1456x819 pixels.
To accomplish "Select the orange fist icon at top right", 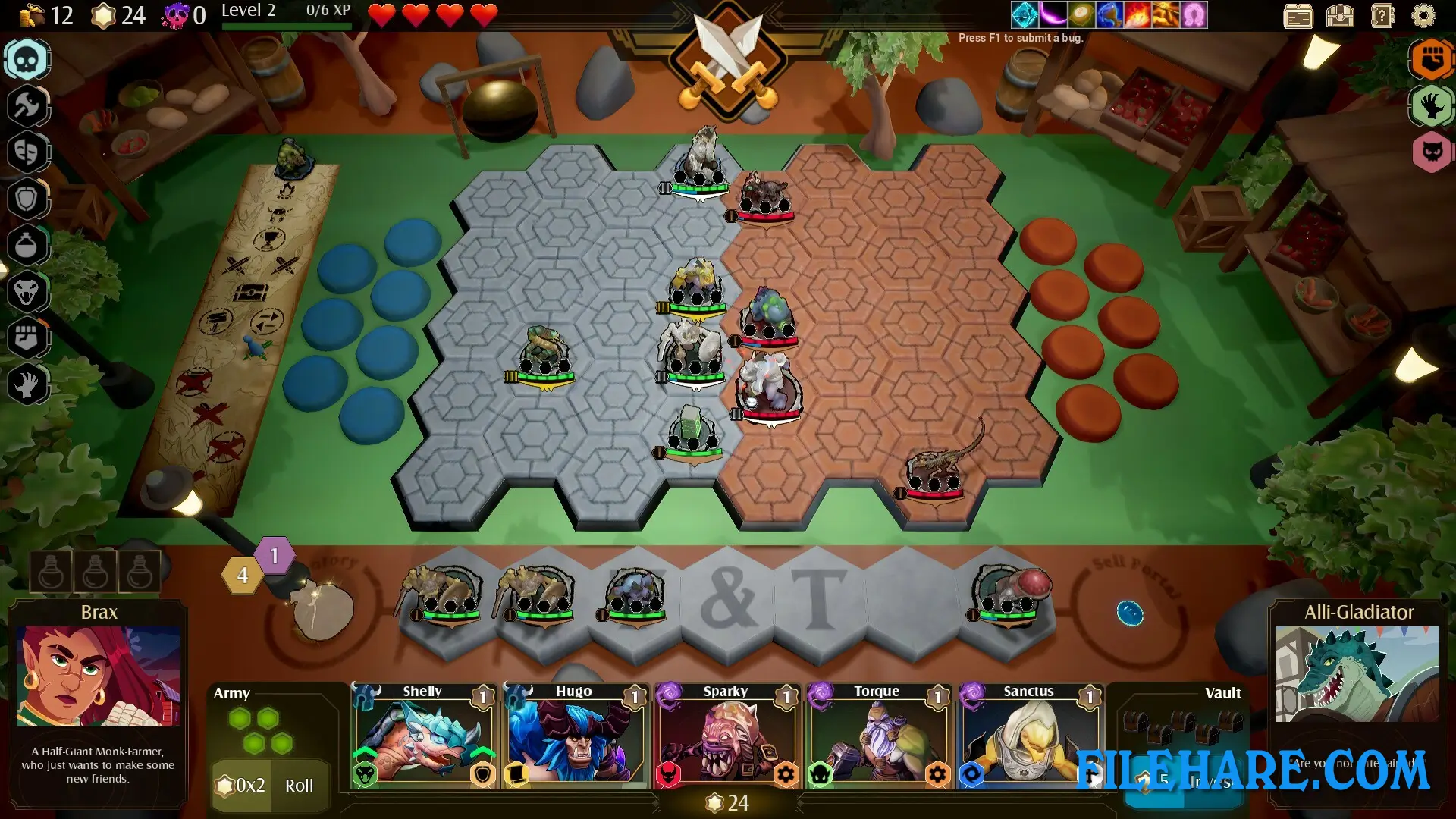I will pos(1430,59).
